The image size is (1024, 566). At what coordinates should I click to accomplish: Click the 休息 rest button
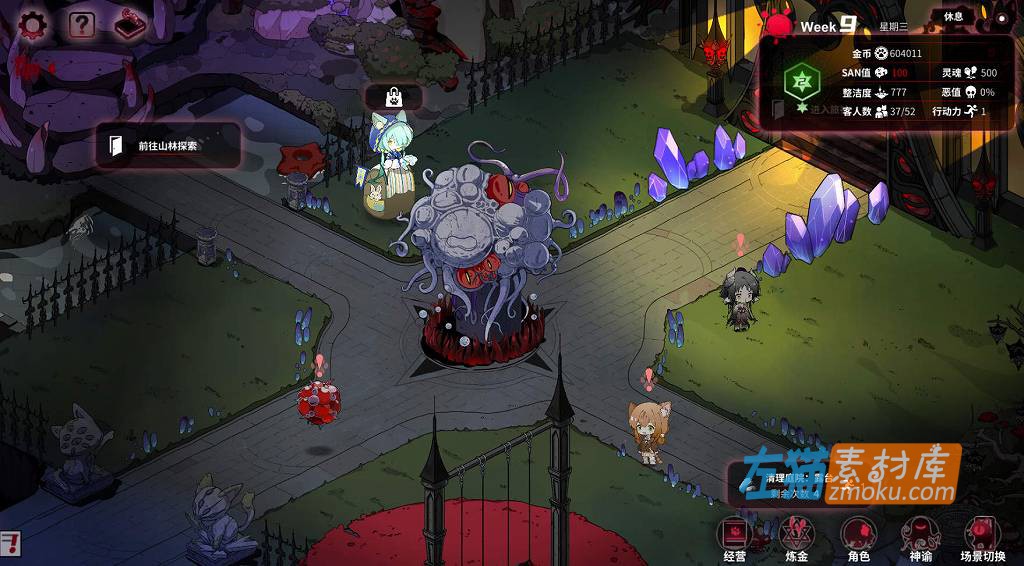click(954, 16)
